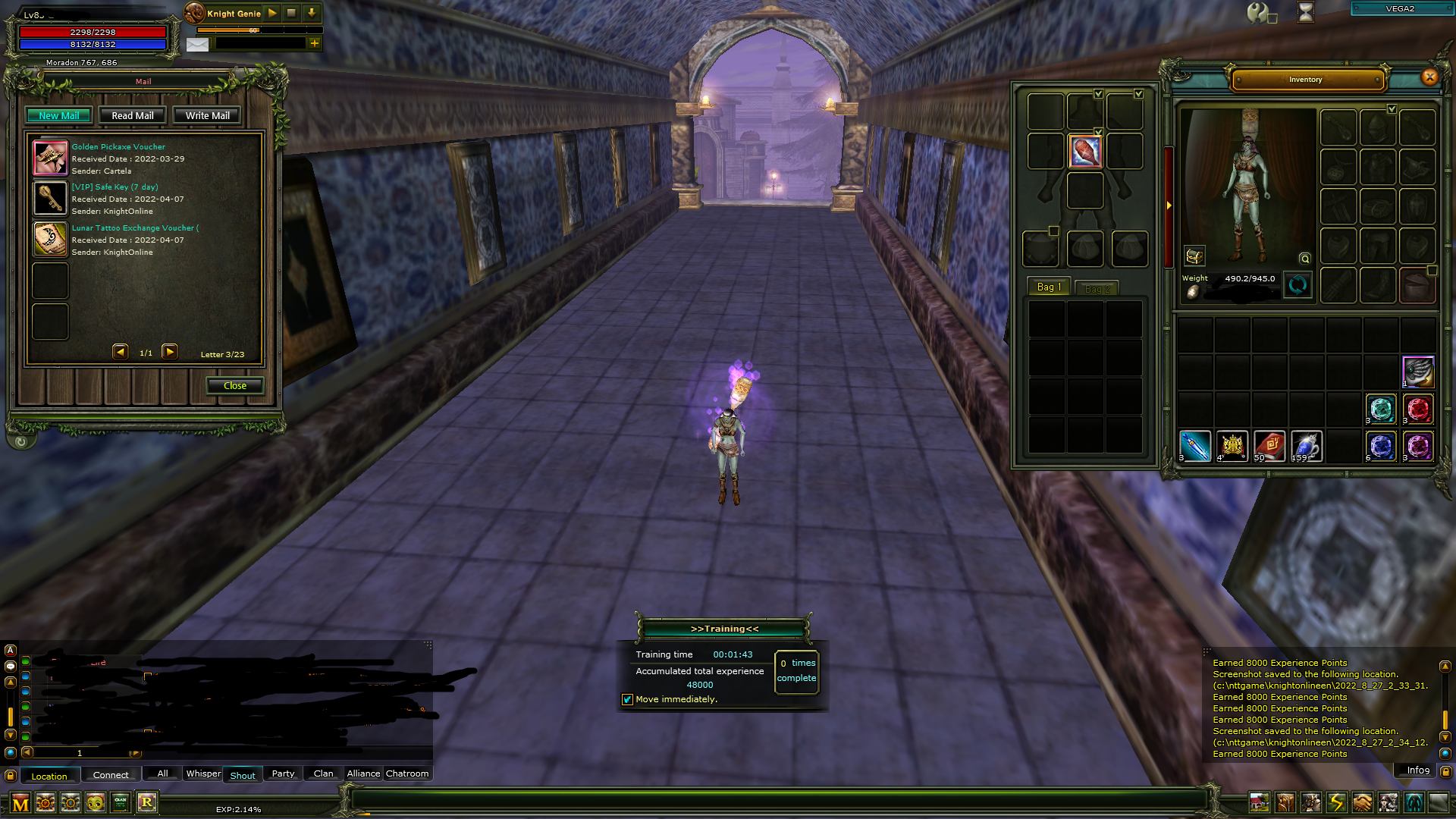Expand the Knight Genie panel with down arrow
1456x819 pixels.
tap(311, 13)
